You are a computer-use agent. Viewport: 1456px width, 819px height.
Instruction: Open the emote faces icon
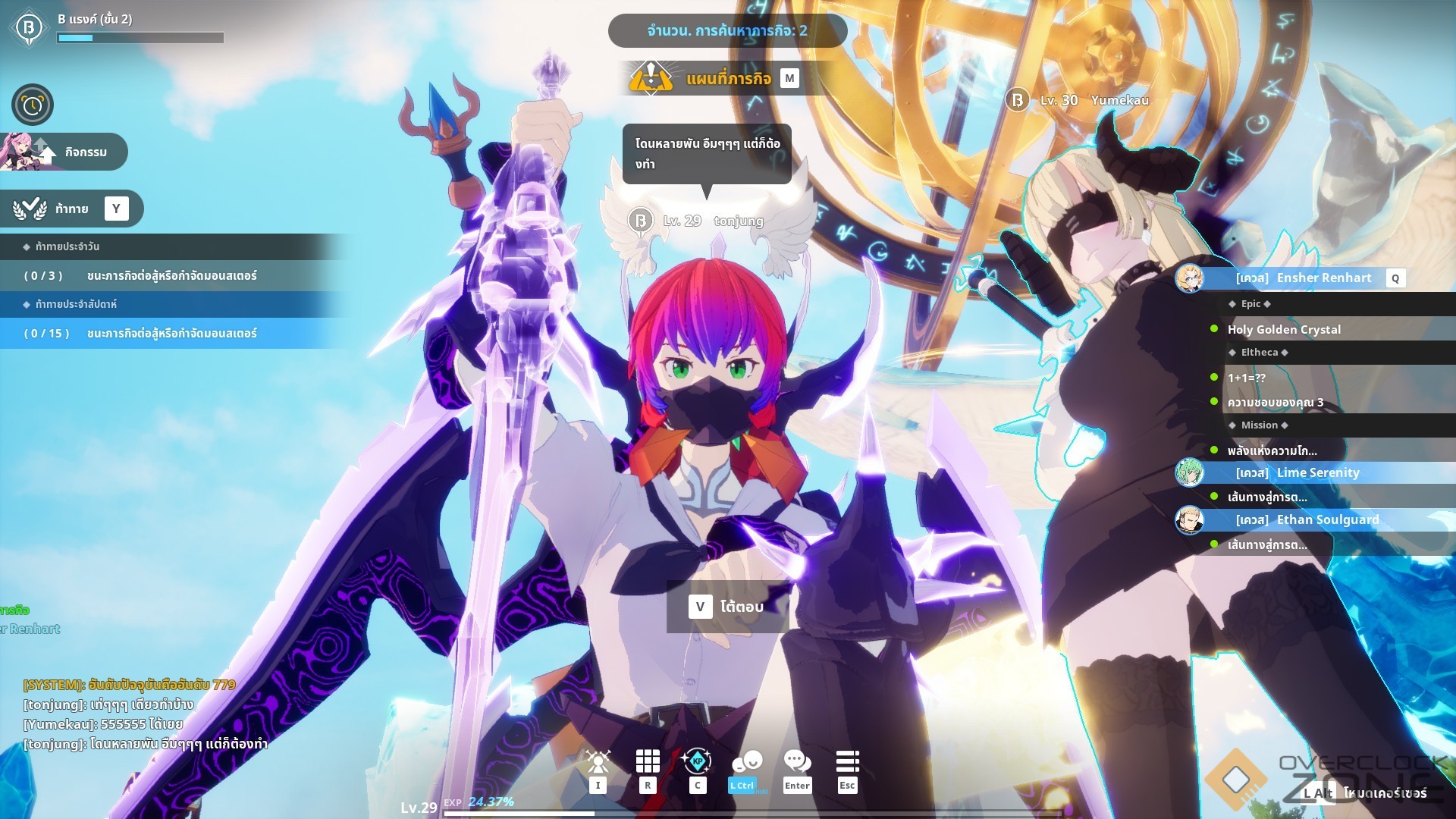tap(746, 761)
